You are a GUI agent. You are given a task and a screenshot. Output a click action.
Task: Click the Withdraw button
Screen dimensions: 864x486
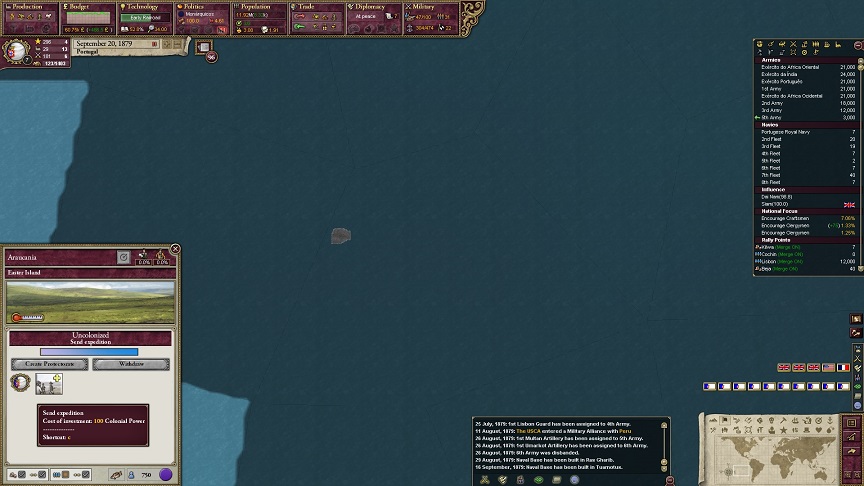131,364
